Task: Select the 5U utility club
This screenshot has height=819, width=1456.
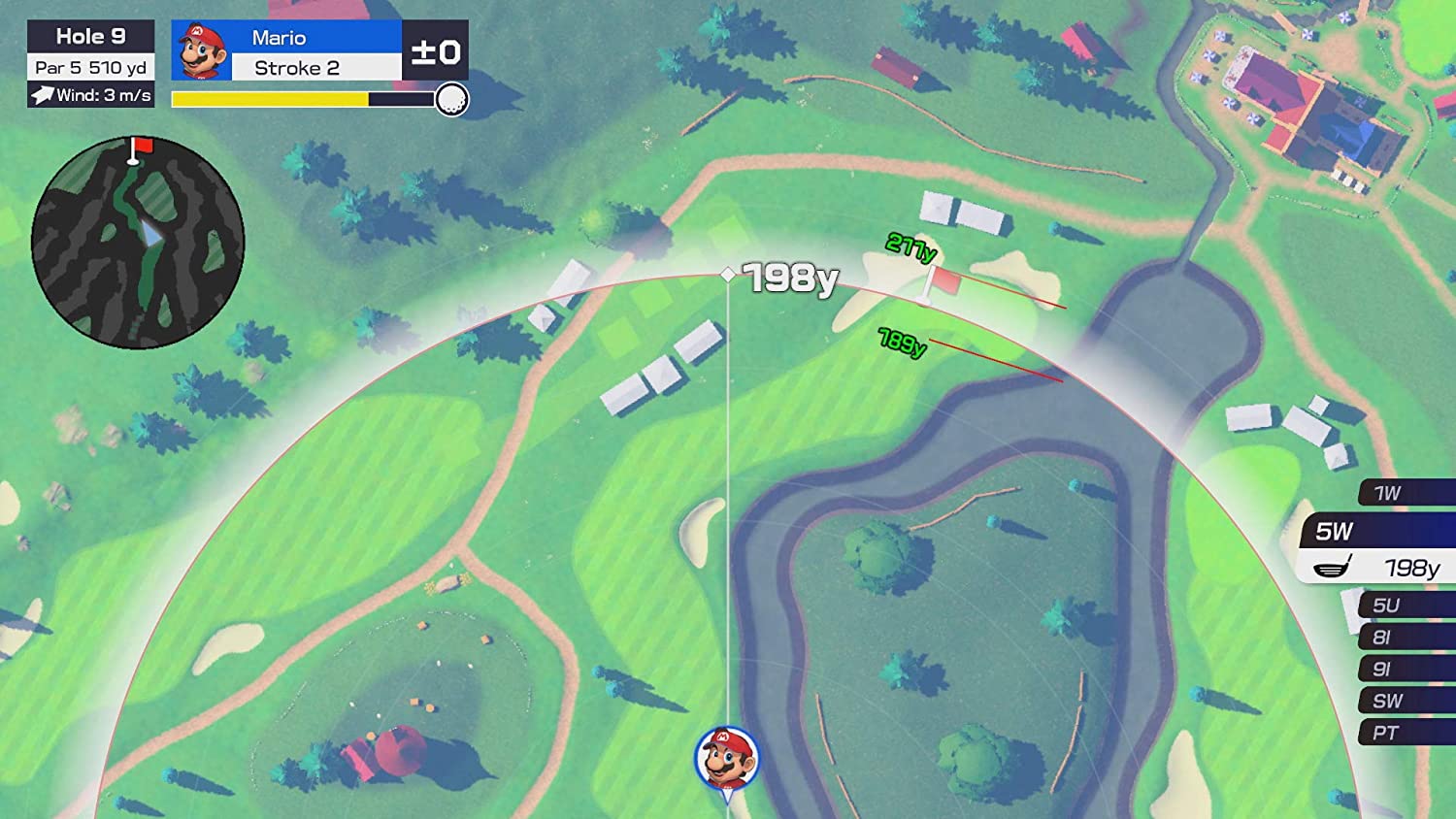Action: point(1390,606)
